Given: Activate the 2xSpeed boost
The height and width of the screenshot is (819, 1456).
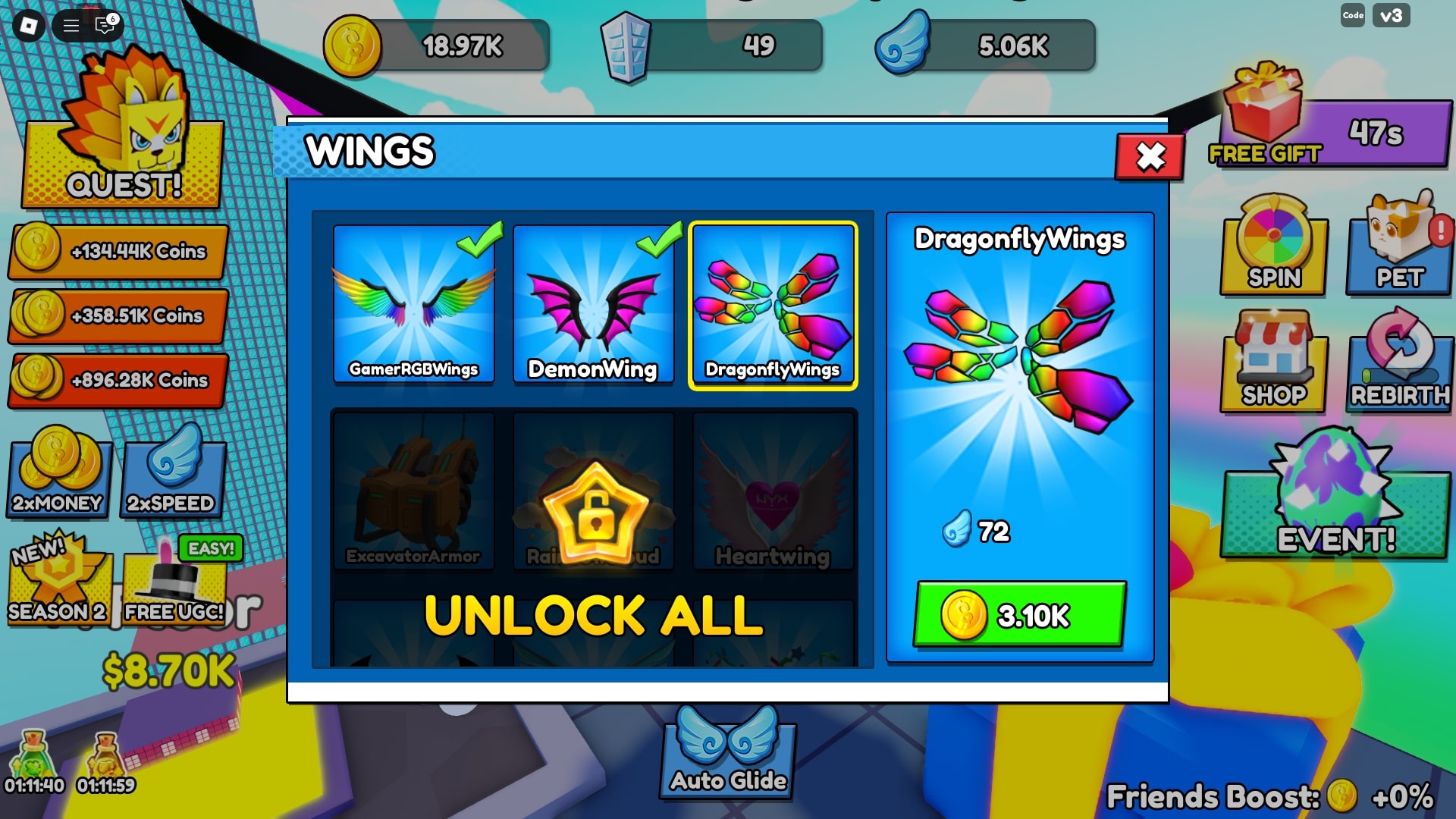Looking at the screenshot, I should [x=172, y=474].
